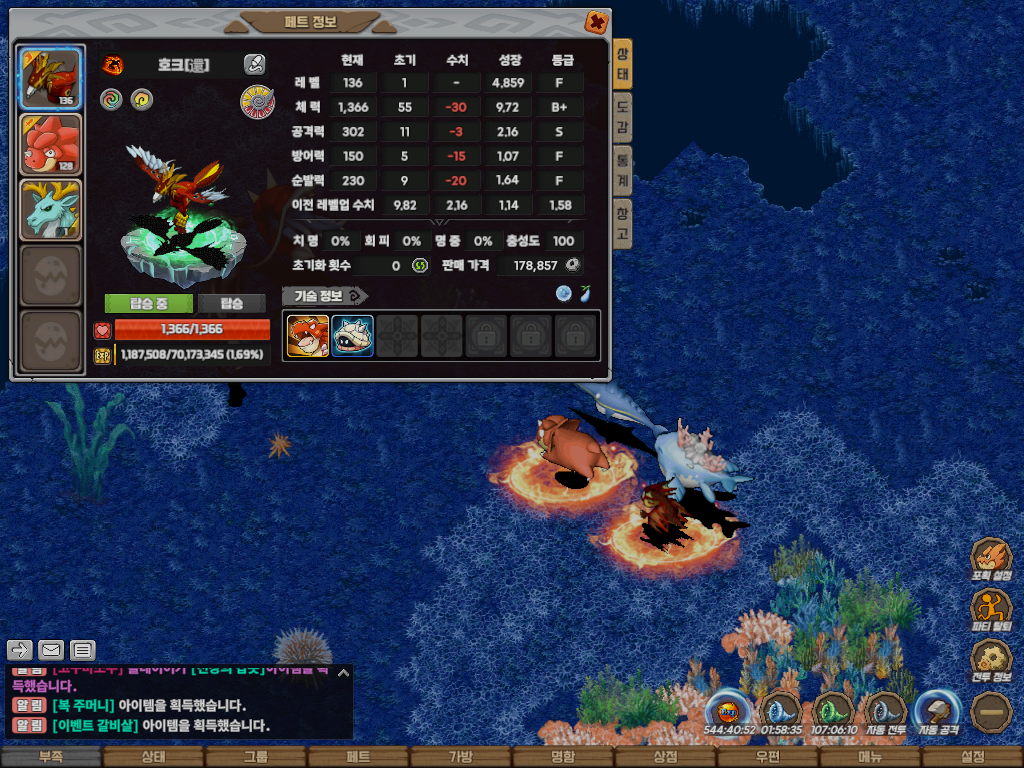The image size is (1024, 768).
Task: Select the spiked shell skill icon
Action: pos(353,336)
